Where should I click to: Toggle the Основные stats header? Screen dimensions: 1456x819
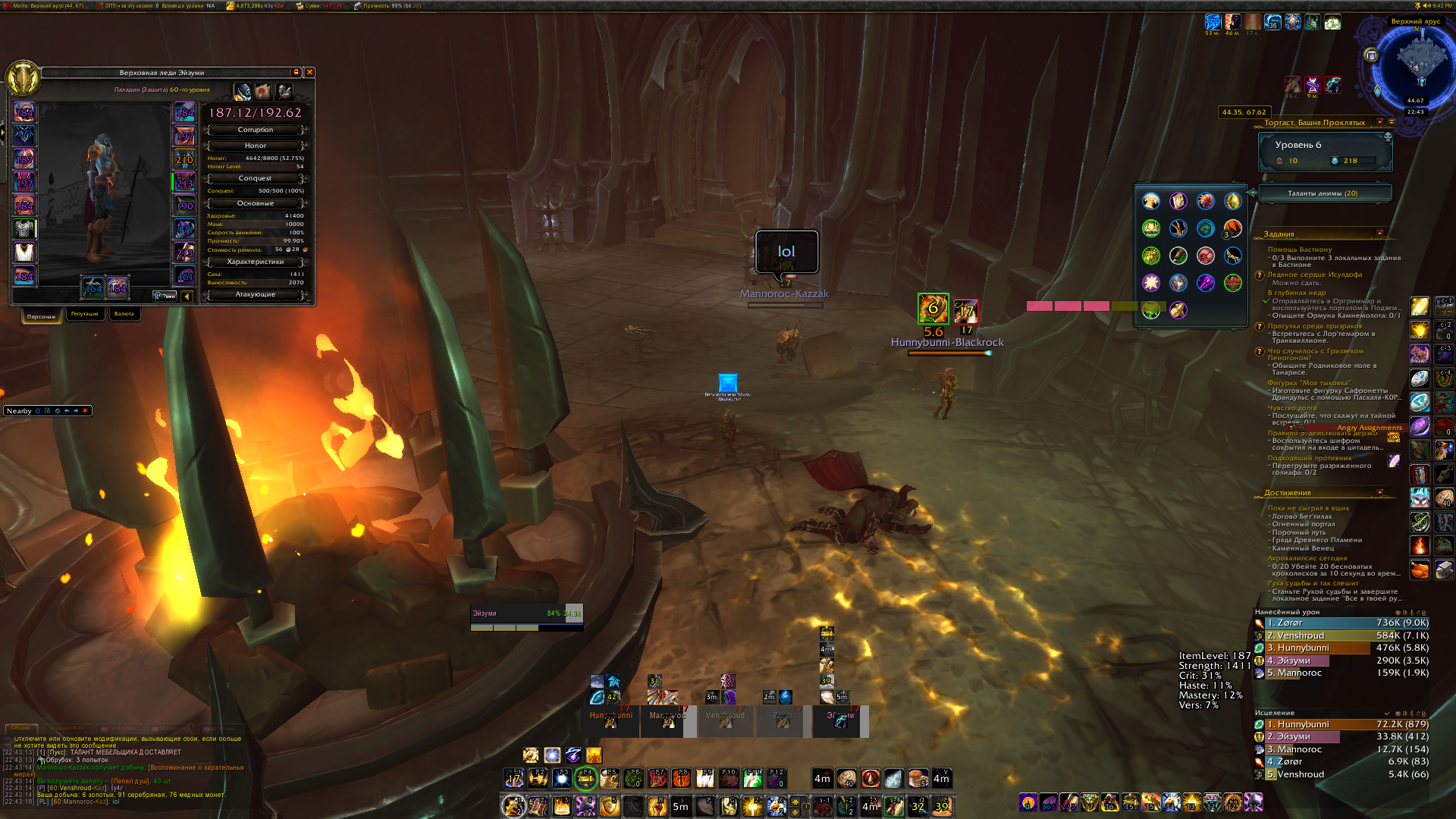point(256,203)
